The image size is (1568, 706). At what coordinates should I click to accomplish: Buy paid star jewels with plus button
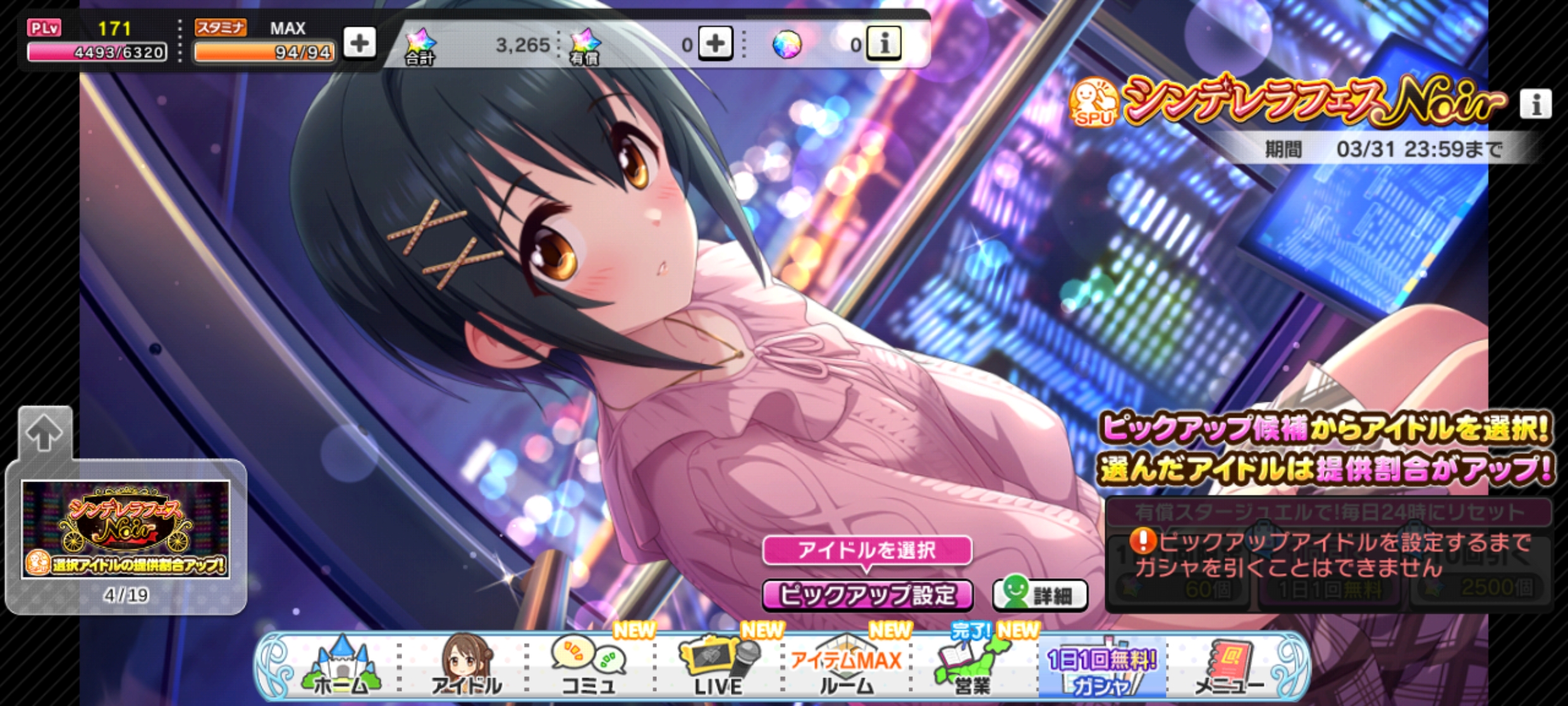(715, 44)
